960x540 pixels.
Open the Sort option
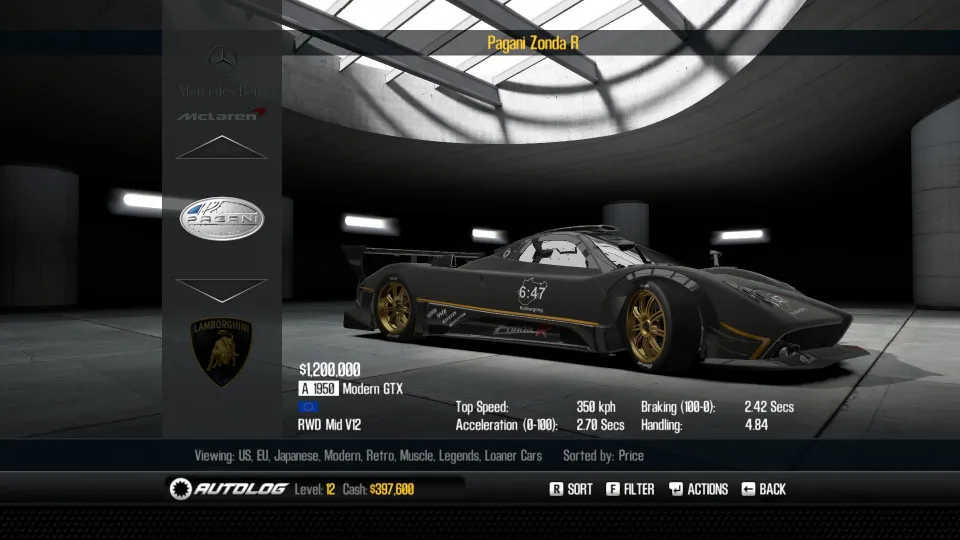click(x=571, y=489)
